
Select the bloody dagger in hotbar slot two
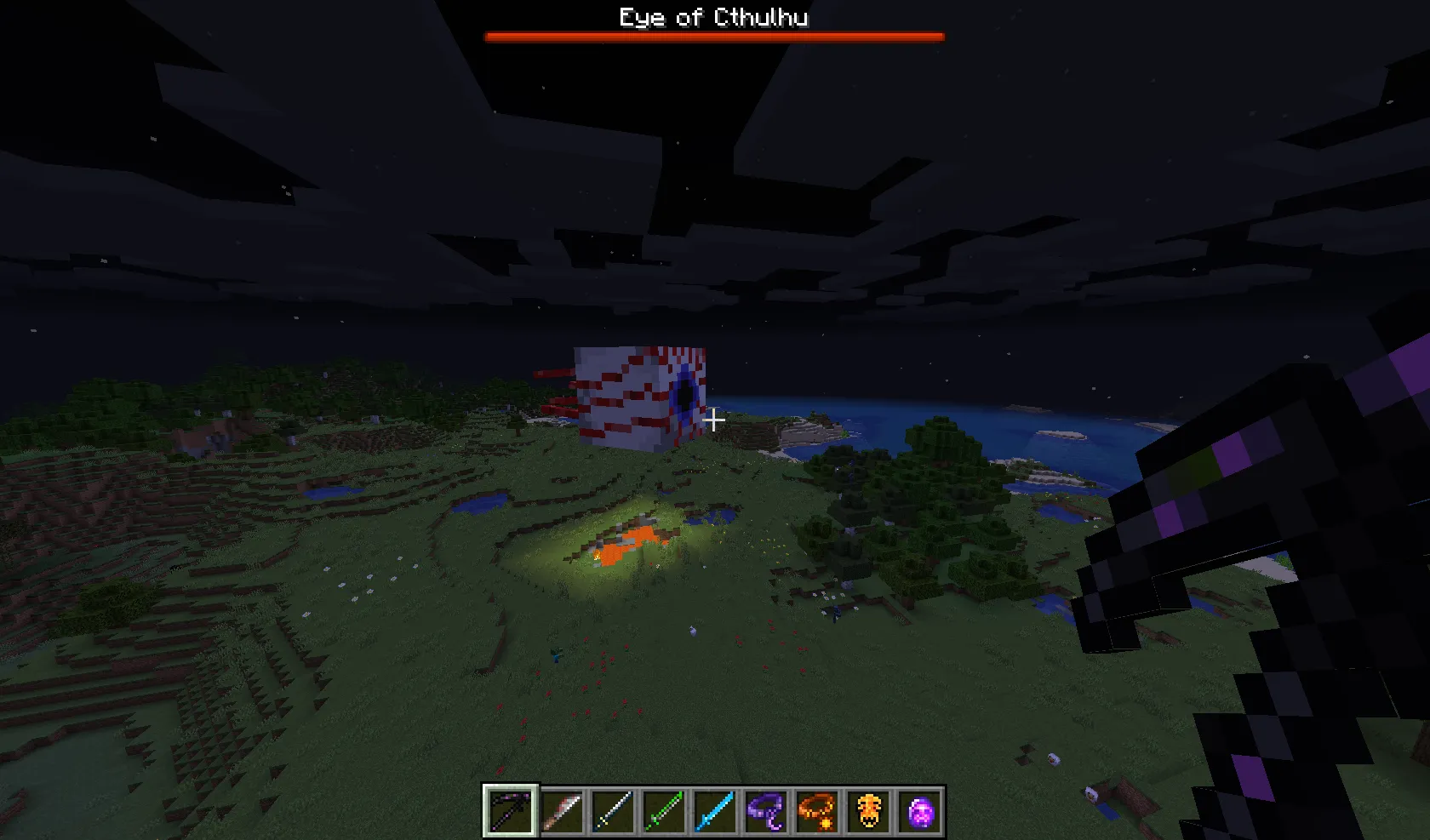tap(563, 809)
